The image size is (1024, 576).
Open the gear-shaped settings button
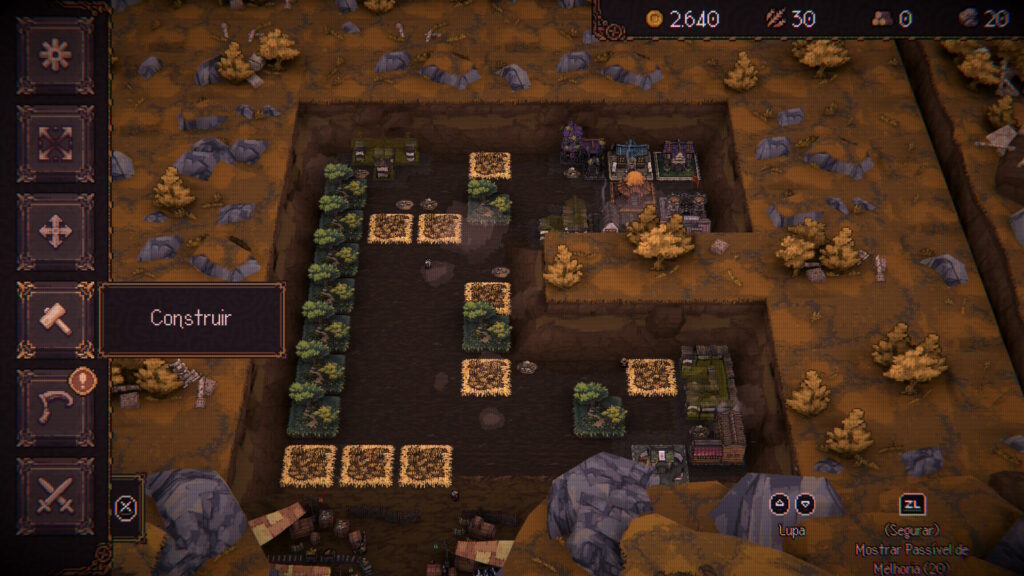55,55
